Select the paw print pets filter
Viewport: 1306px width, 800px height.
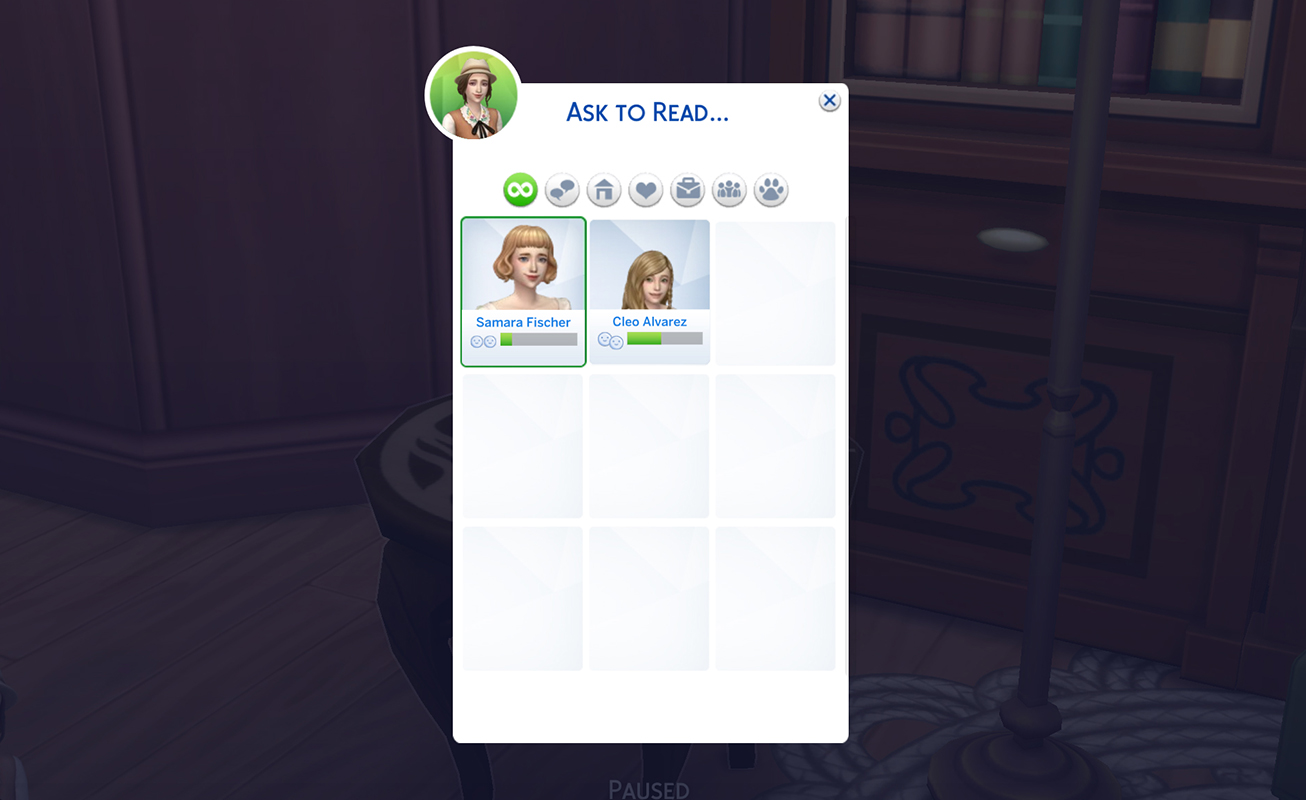click(x=770, y=189)
